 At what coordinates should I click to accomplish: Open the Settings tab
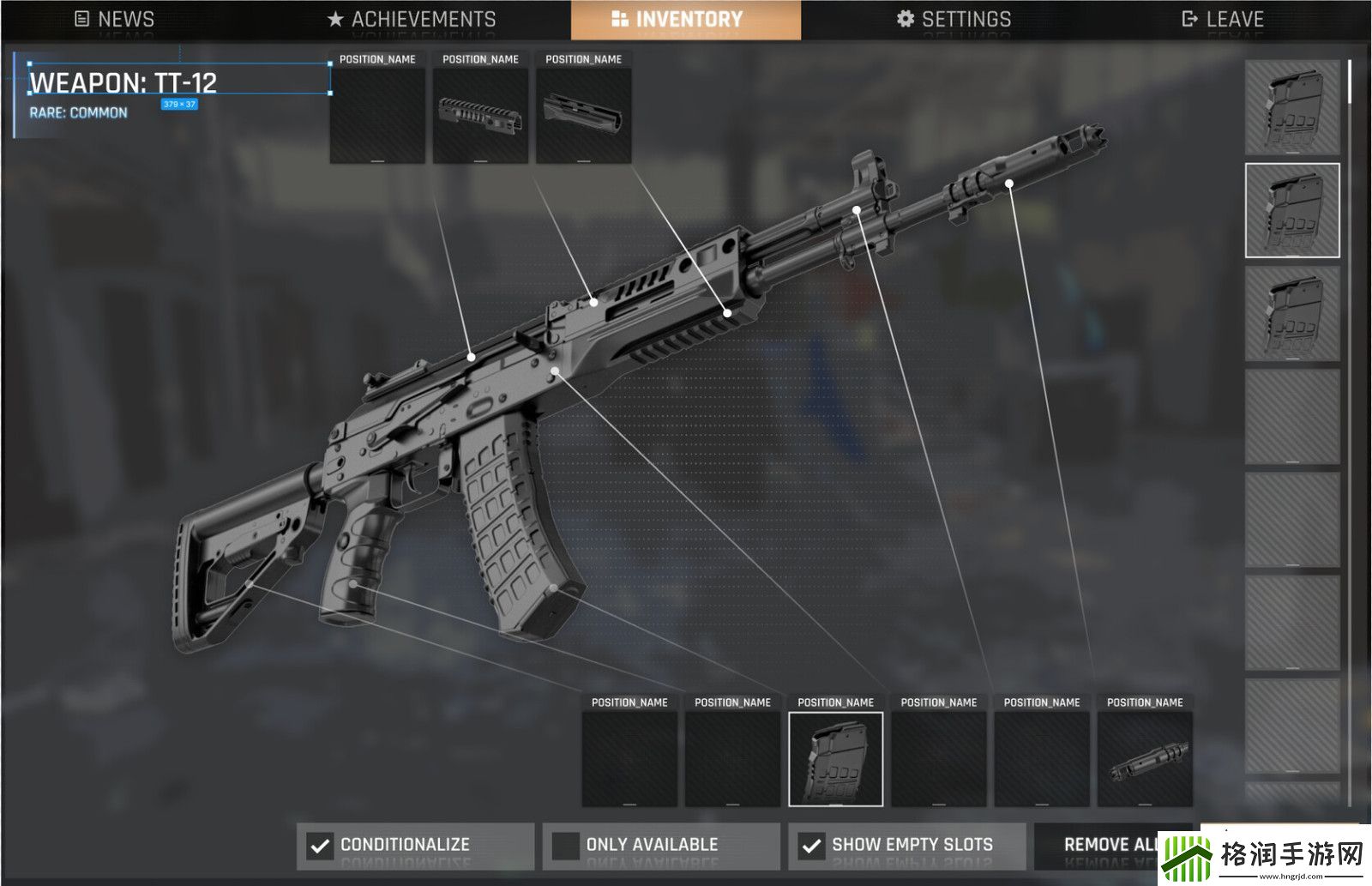(x=954, y=19)
